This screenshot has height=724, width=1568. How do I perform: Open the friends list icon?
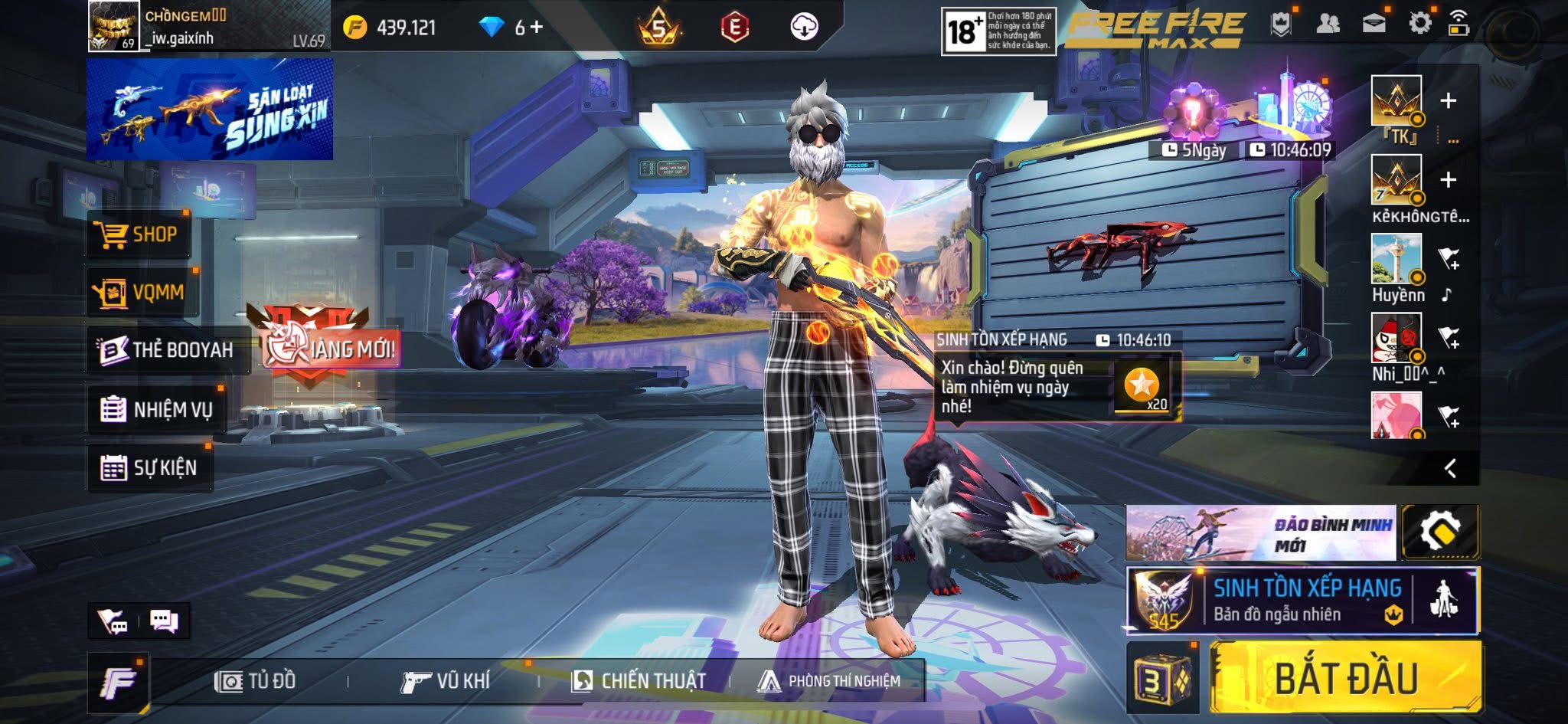click(x=1328, y=24)
